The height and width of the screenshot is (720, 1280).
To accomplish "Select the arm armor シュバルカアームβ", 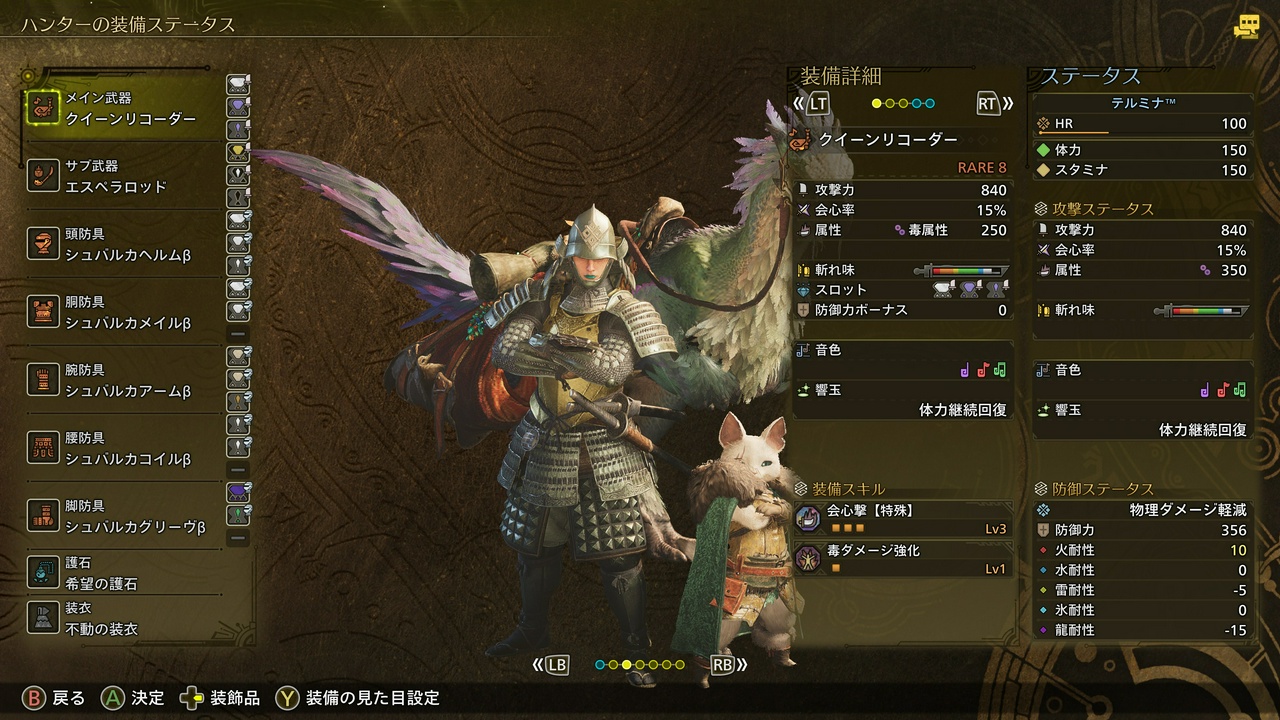I will (x=122, y=380).
